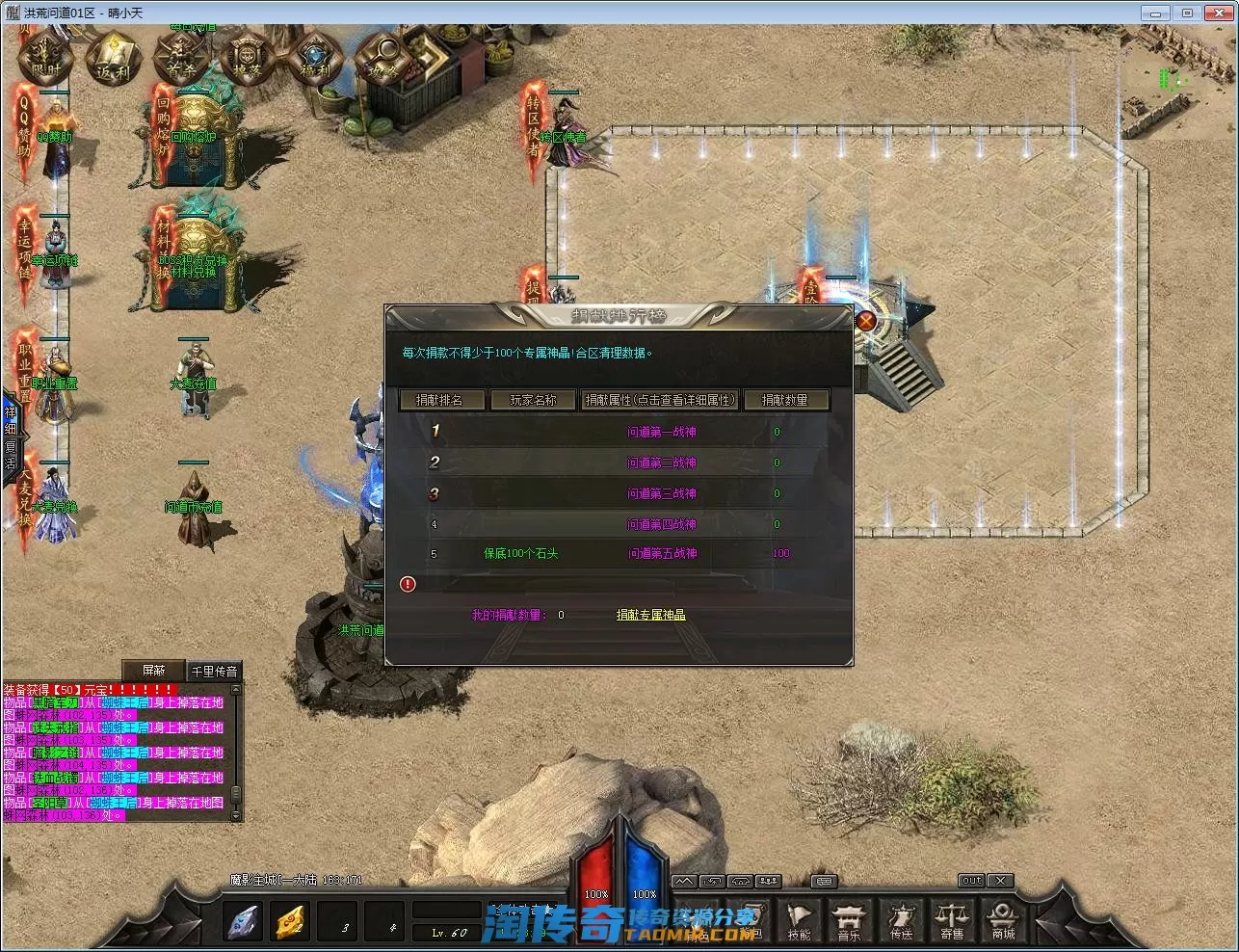Open the 福利 welfare icon
This screenshot has width=1239, height=952.
pyautogui.click(x=315, y=60)
